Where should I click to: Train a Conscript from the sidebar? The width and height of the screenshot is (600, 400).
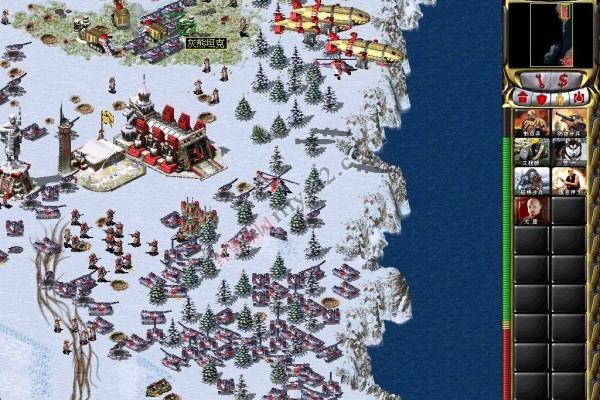531,122
